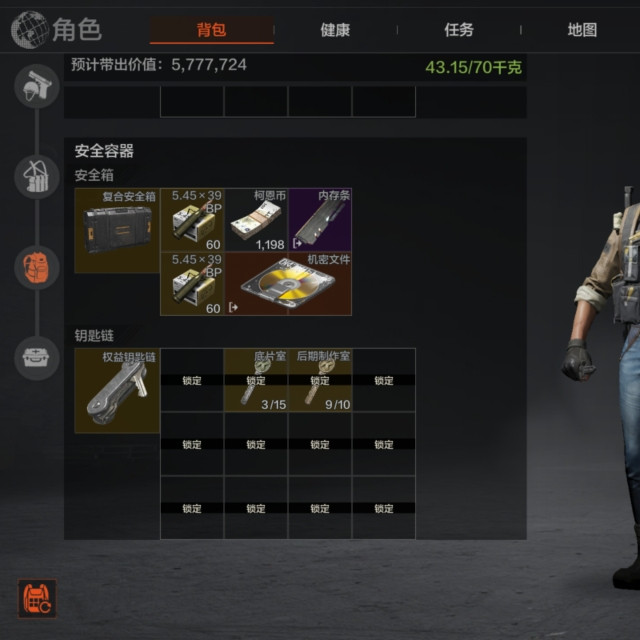The image size is (640, 640).
Task: Select the 内存条 memory stick item
Action: (x=320, y=220)
